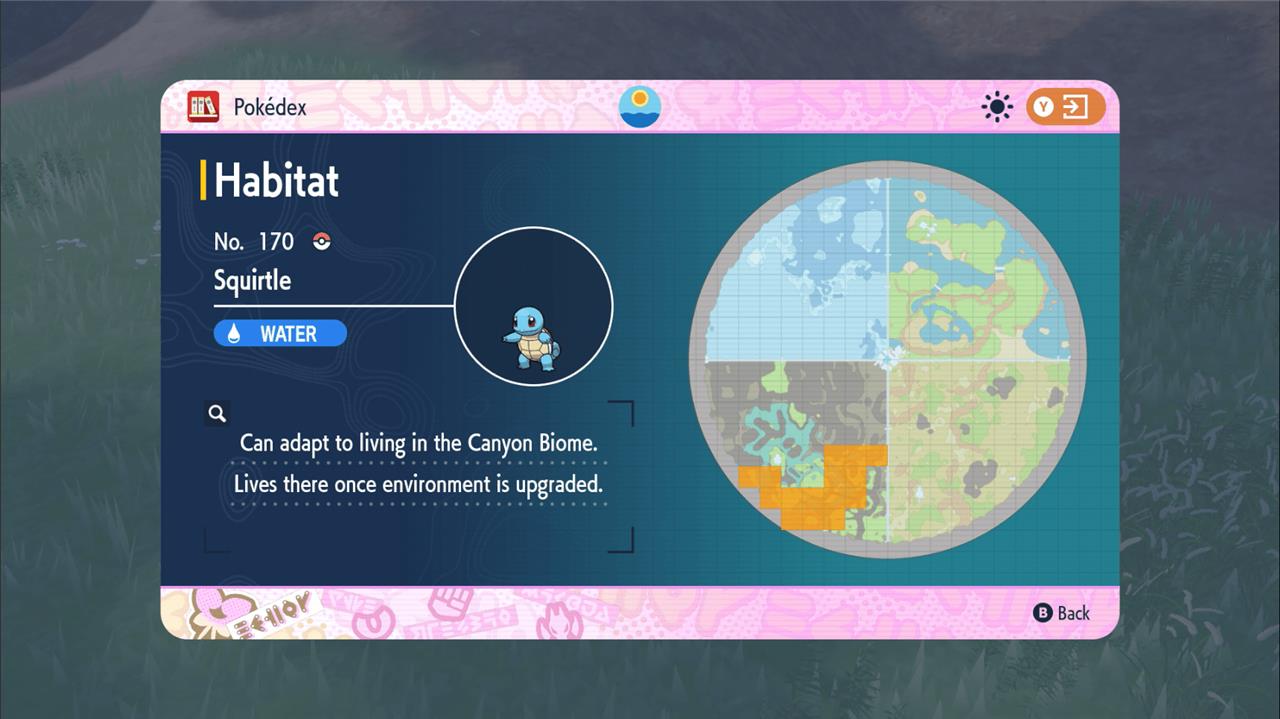Click the sunrise emblem in header
This screenshot has height=719, width=1280.
pyautogui.click(x=640, y=107)
